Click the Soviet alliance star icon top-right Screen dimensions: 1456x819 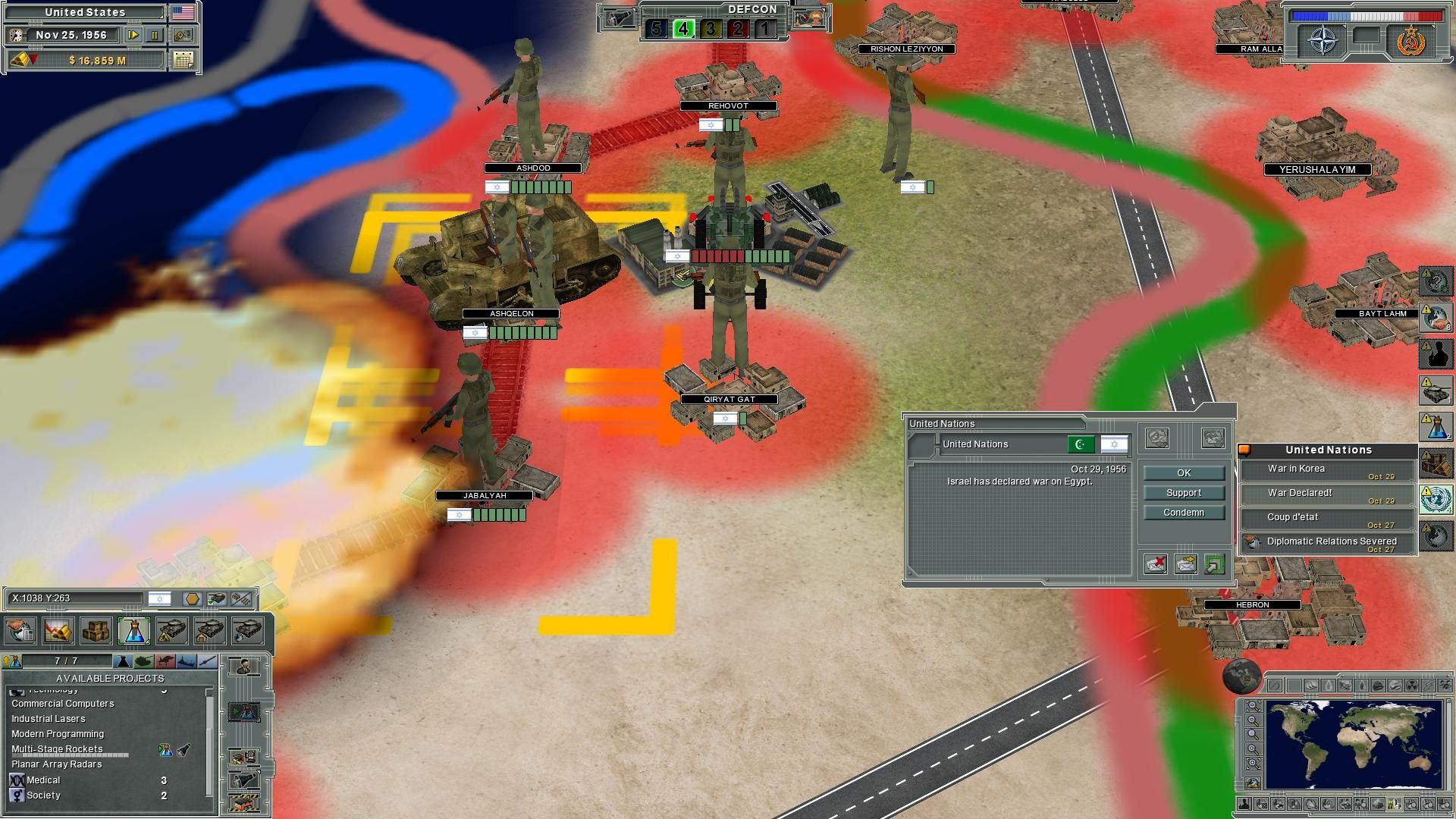1410,42
